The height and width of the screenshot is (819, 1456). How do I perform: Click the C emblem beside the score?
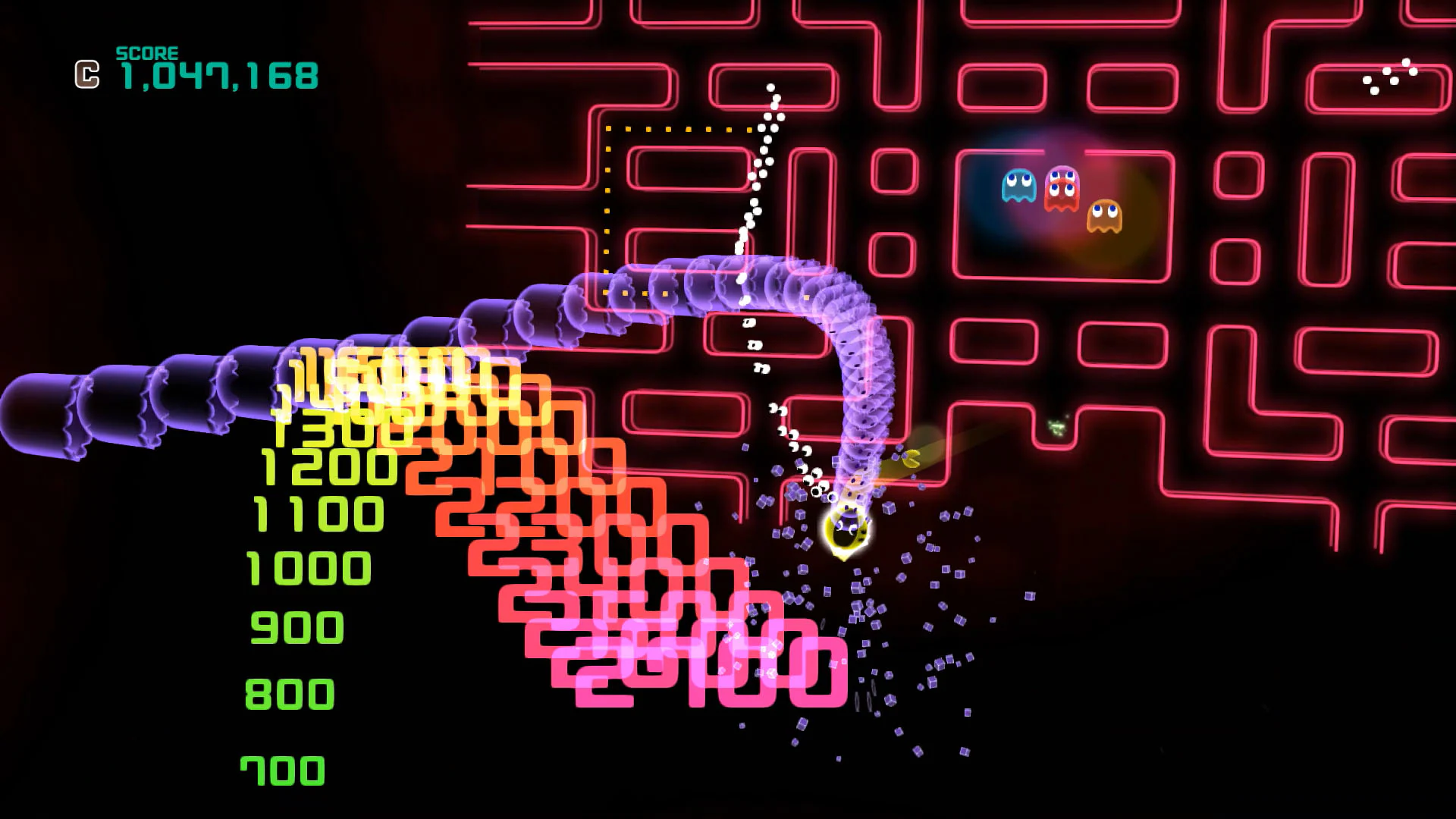click(x=86, y=74)
